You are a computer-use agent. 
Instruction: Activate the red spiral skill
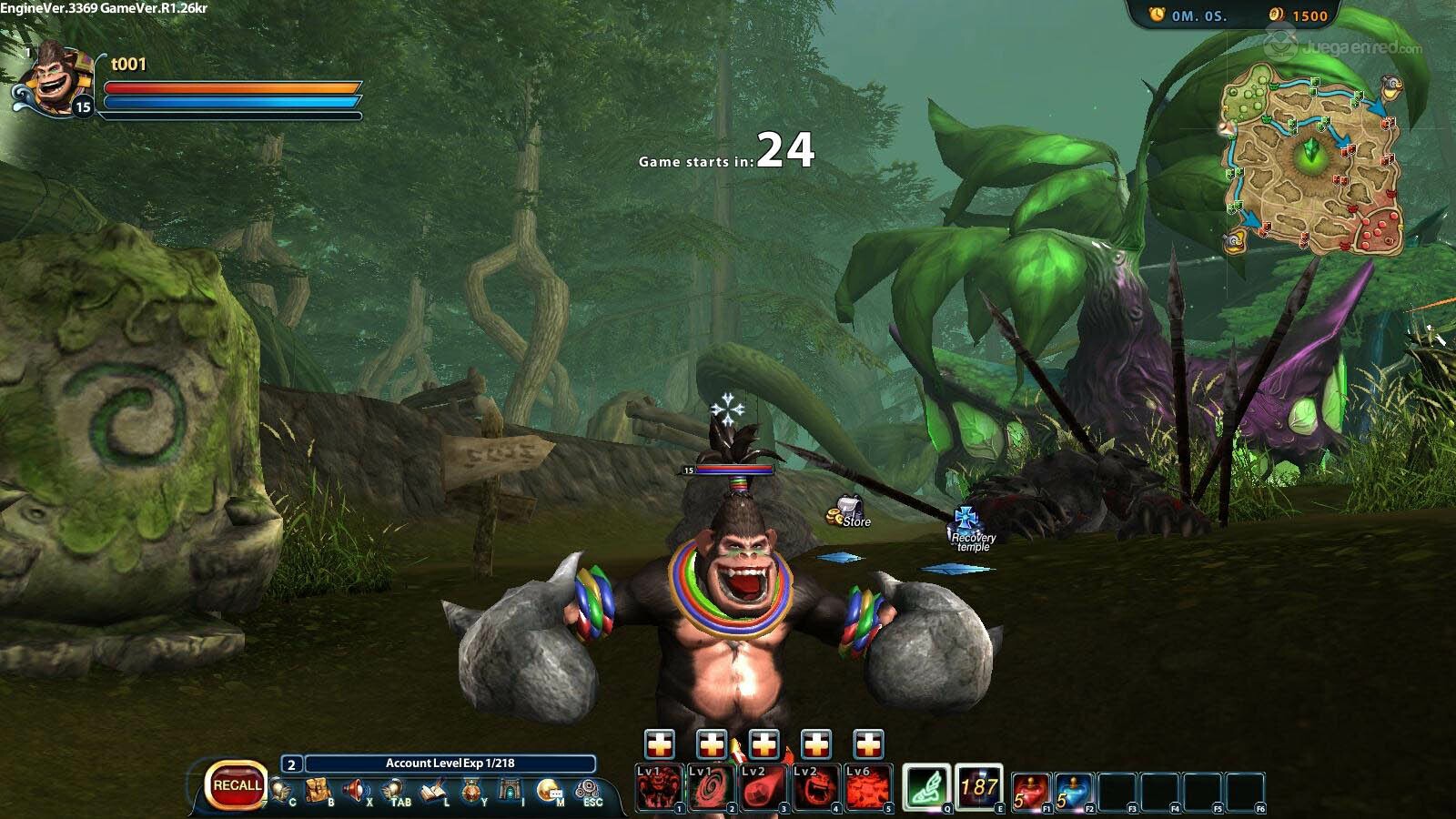712,788
